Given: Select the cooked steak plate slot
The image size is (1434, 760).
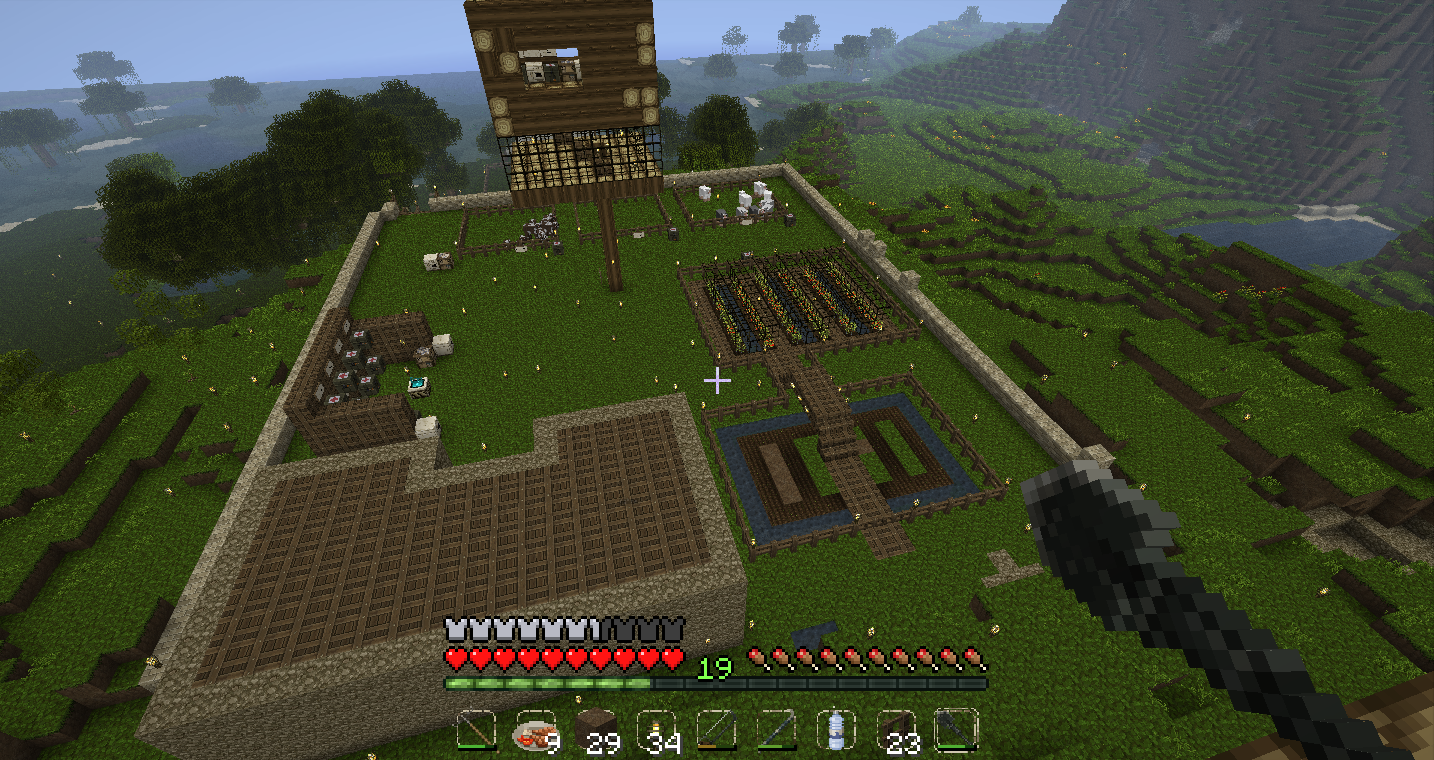Looking at the screenshot, I should 536,731.
